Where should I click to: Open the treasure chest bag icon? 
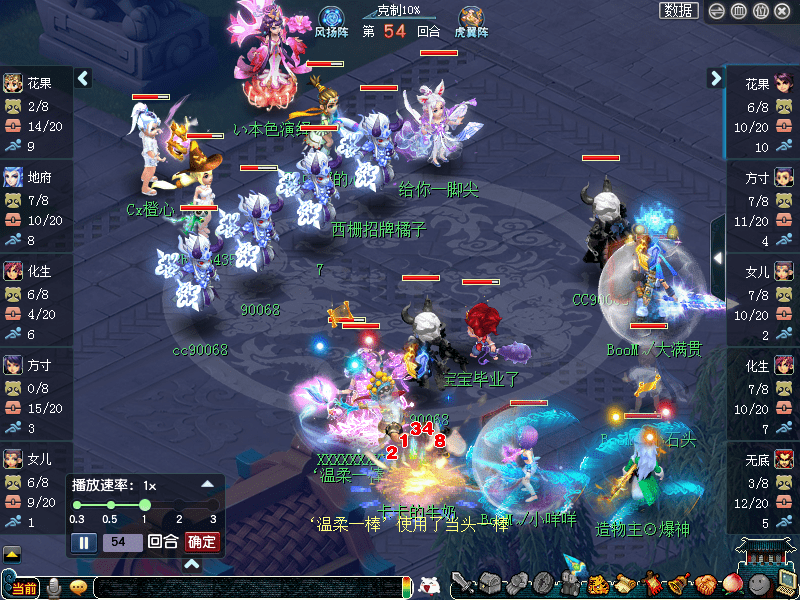tap(490, 584)
